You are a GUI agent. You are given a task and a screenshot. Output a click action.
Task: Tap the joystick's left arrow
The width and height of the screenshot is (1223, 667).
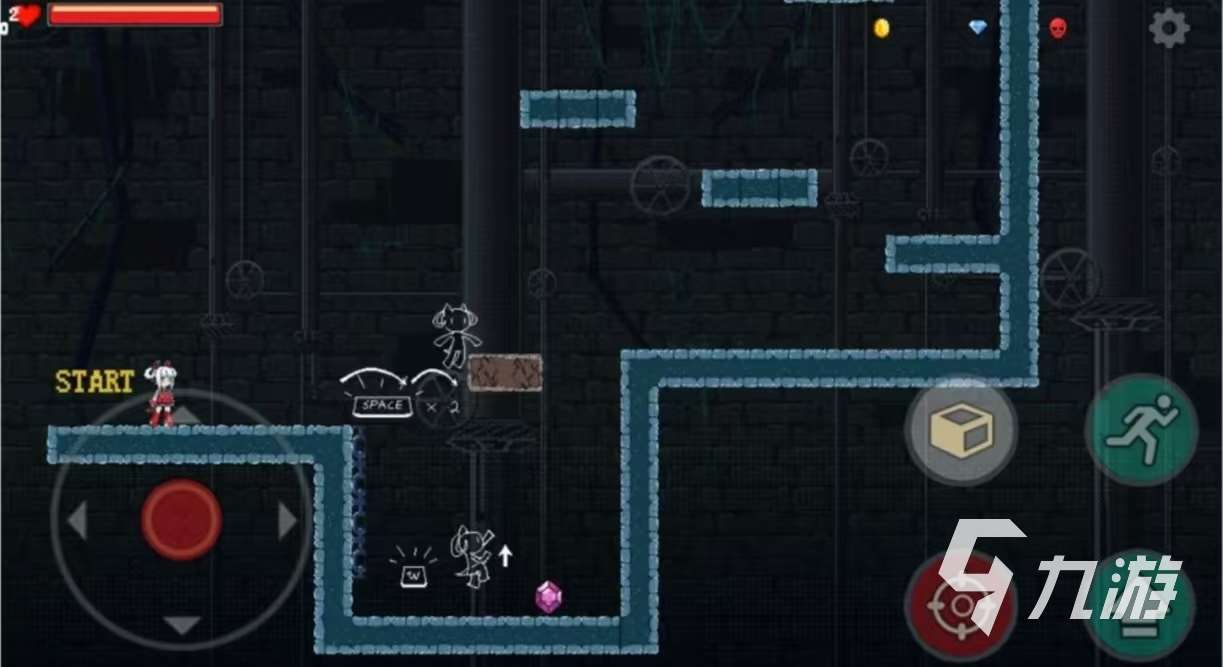(x=77, y=521)
